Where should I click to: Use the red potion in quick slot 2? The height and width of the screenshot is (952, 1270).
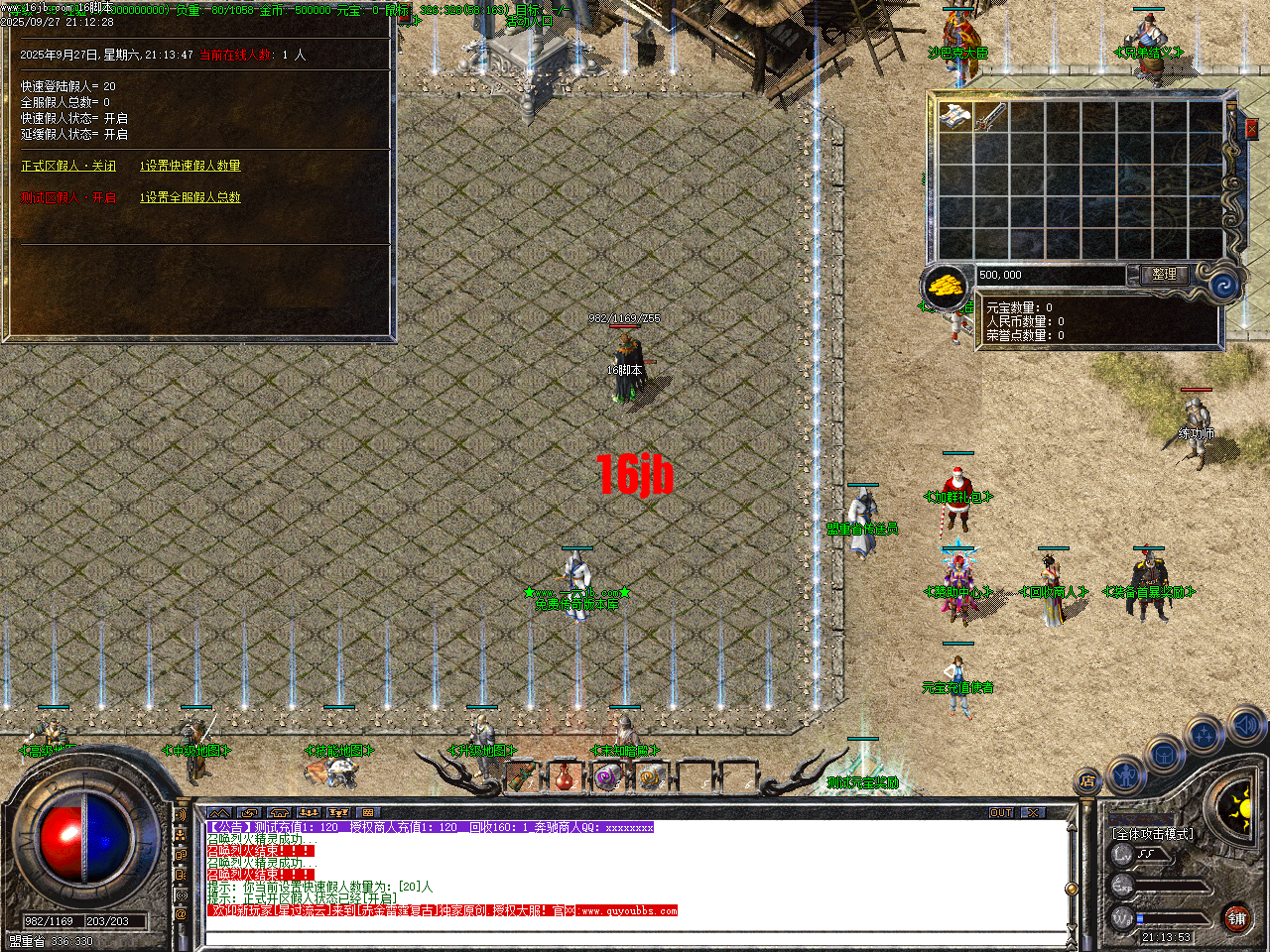point(564,777)
